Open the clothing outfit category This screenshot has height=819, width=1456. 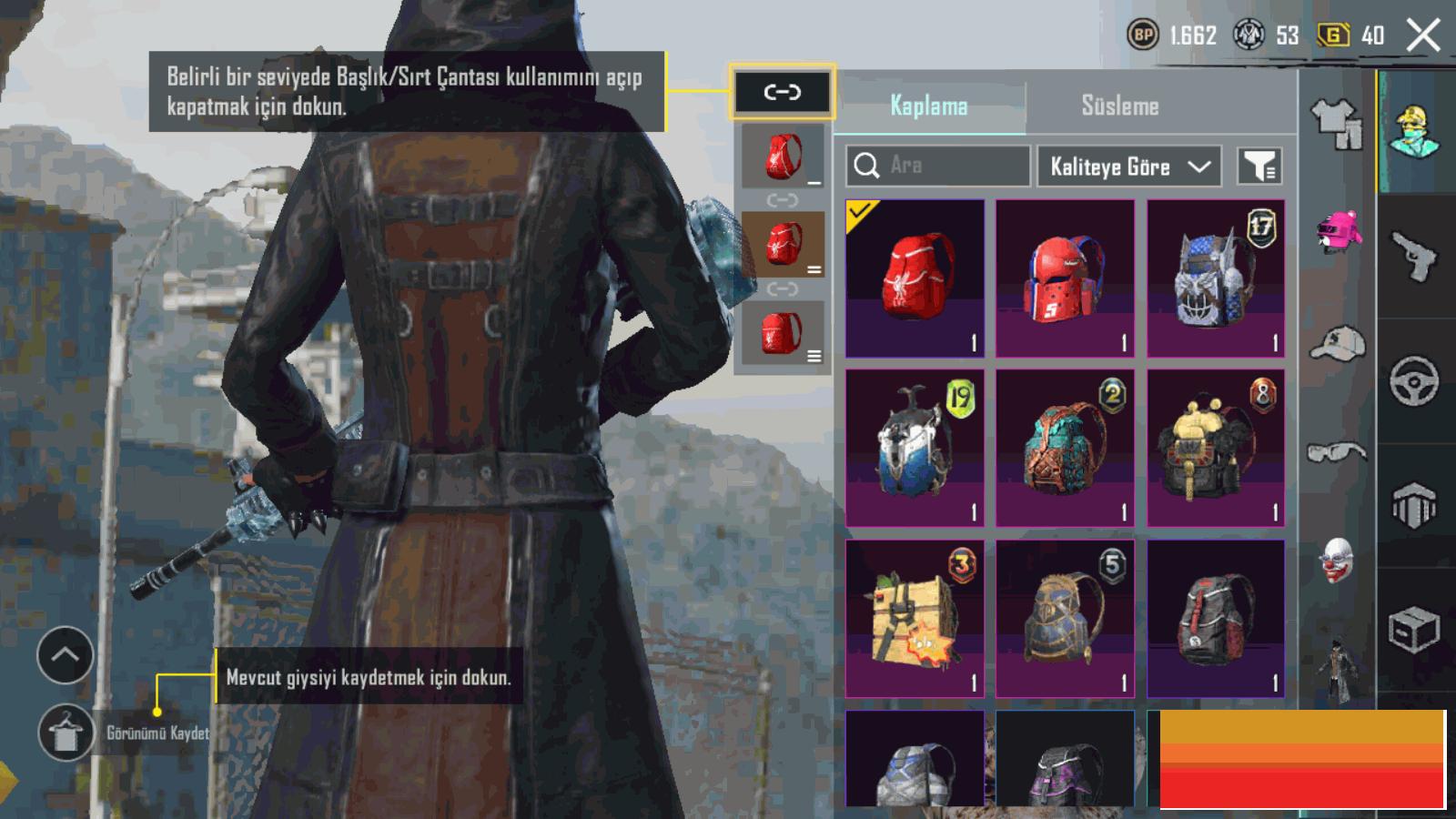click(x=1337, y=124)
